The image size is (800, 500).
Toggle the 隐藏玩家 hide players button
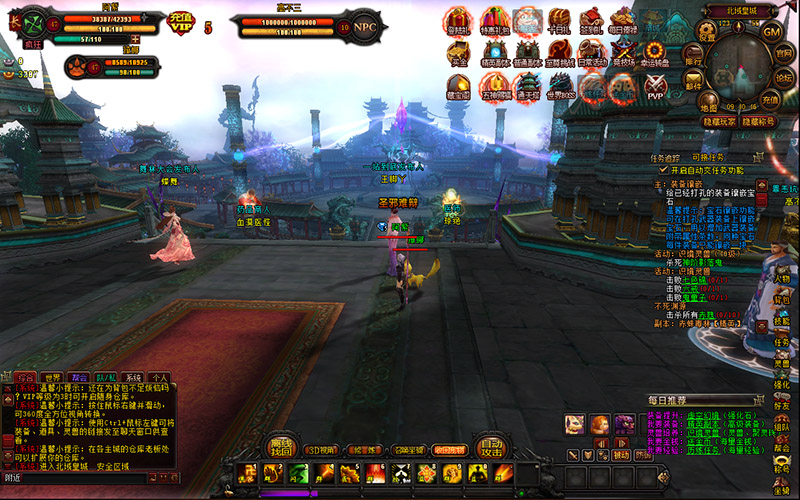717,121
